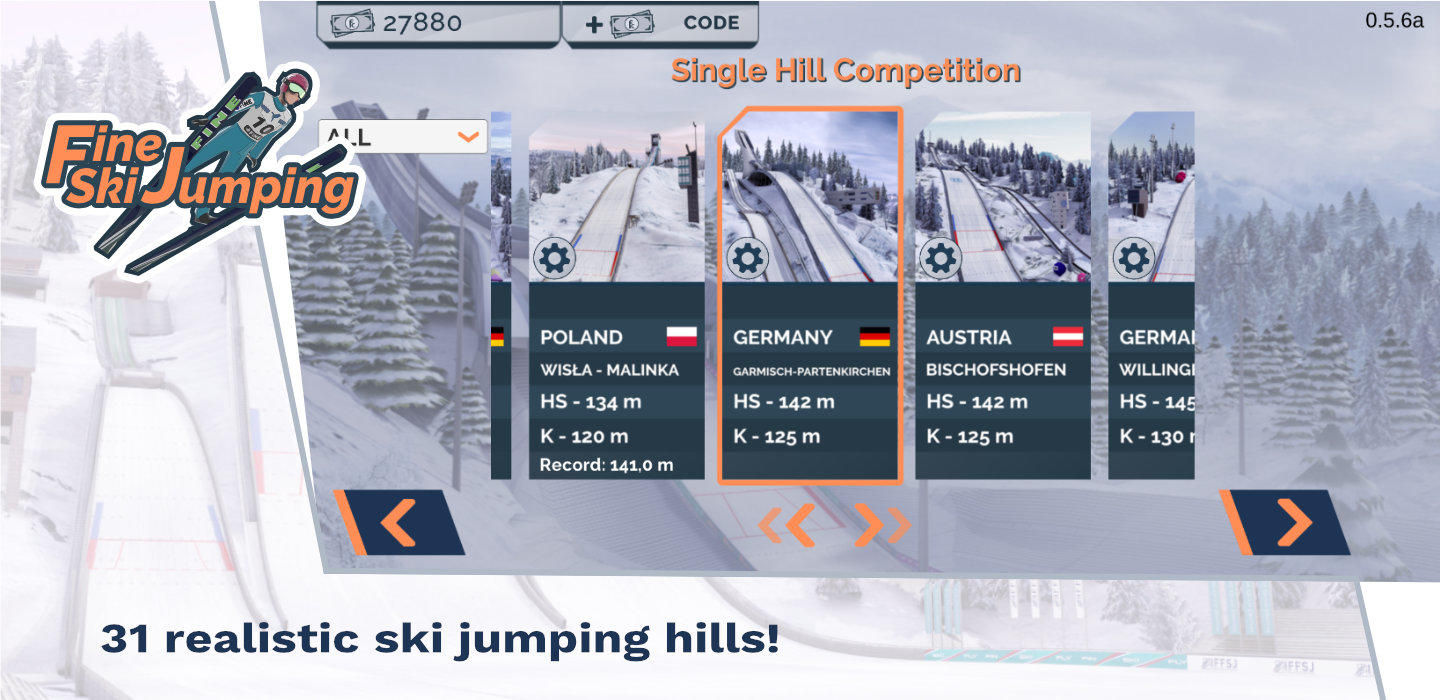Open gear settings on the Garmisch-Partenkirchen card
Image resolution: width=1440 pixels, height=700 pixels.
pos(747,259)
